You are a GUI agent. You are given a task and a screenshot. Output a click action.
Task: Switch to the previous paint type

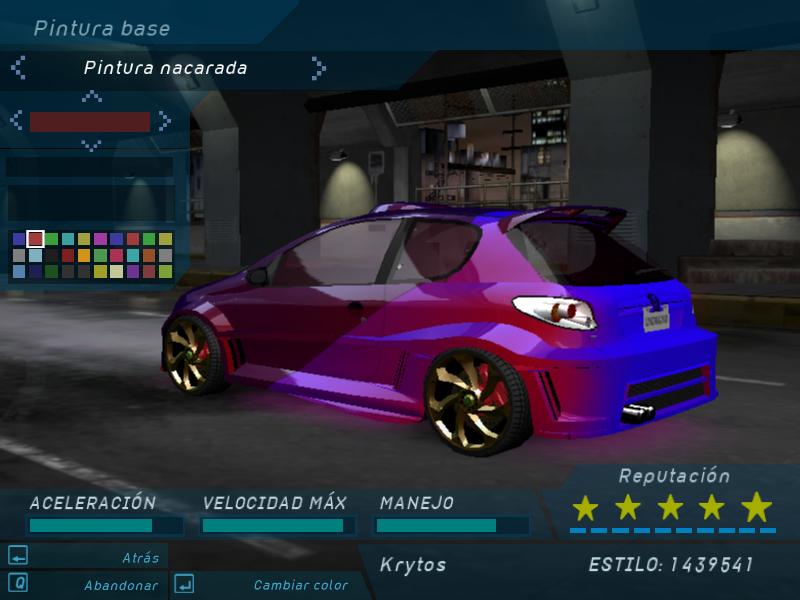tap(18, 68)
